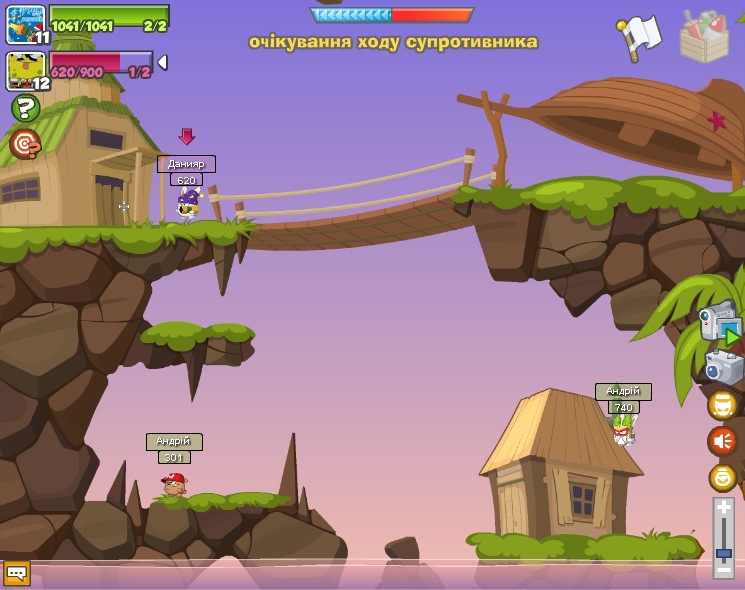Click the orange target hint button
The height and width of the screenshot is (590, 745).
point(25,144)
